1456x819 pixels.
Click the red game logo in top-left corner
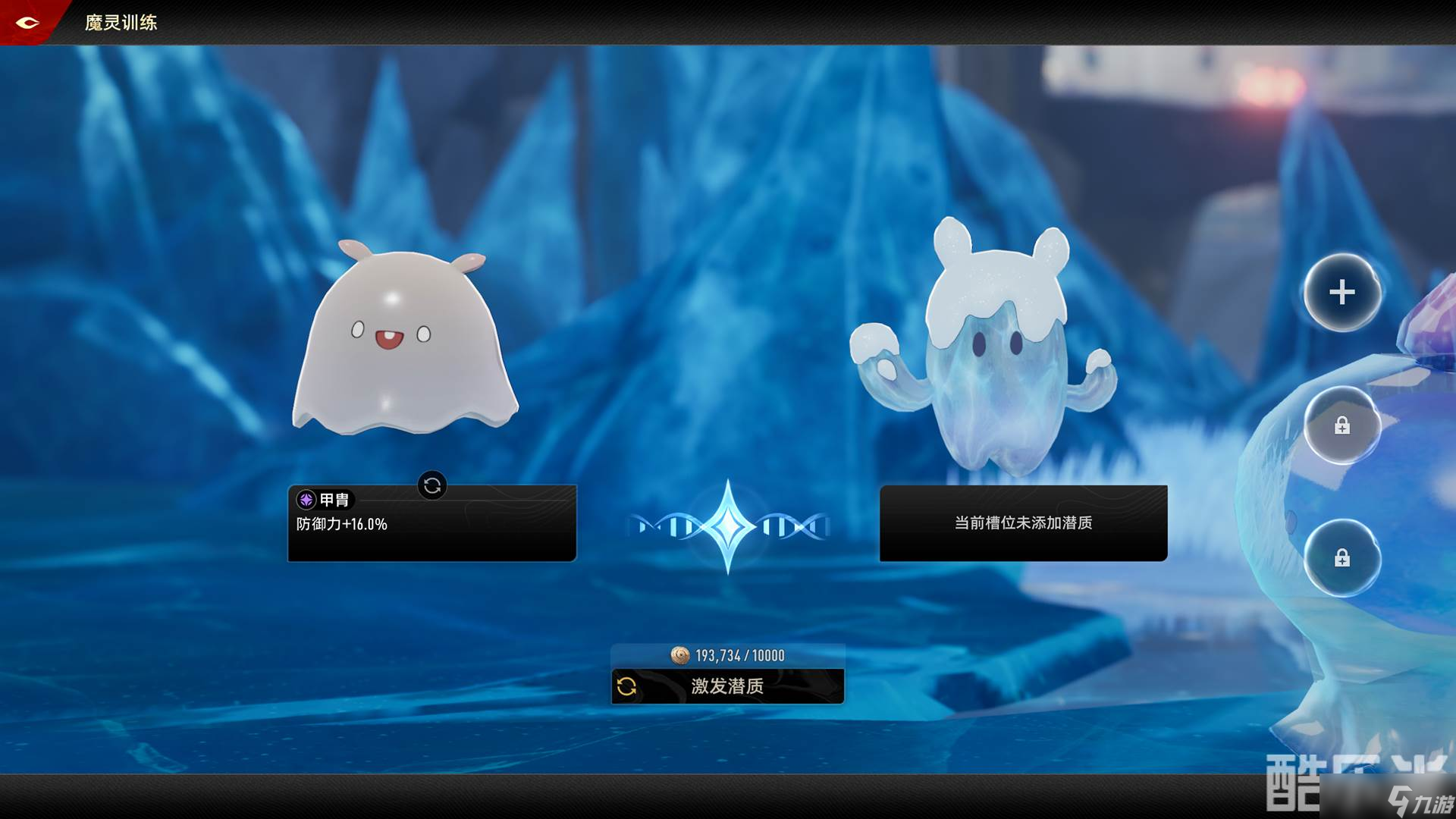click(28, 22)
